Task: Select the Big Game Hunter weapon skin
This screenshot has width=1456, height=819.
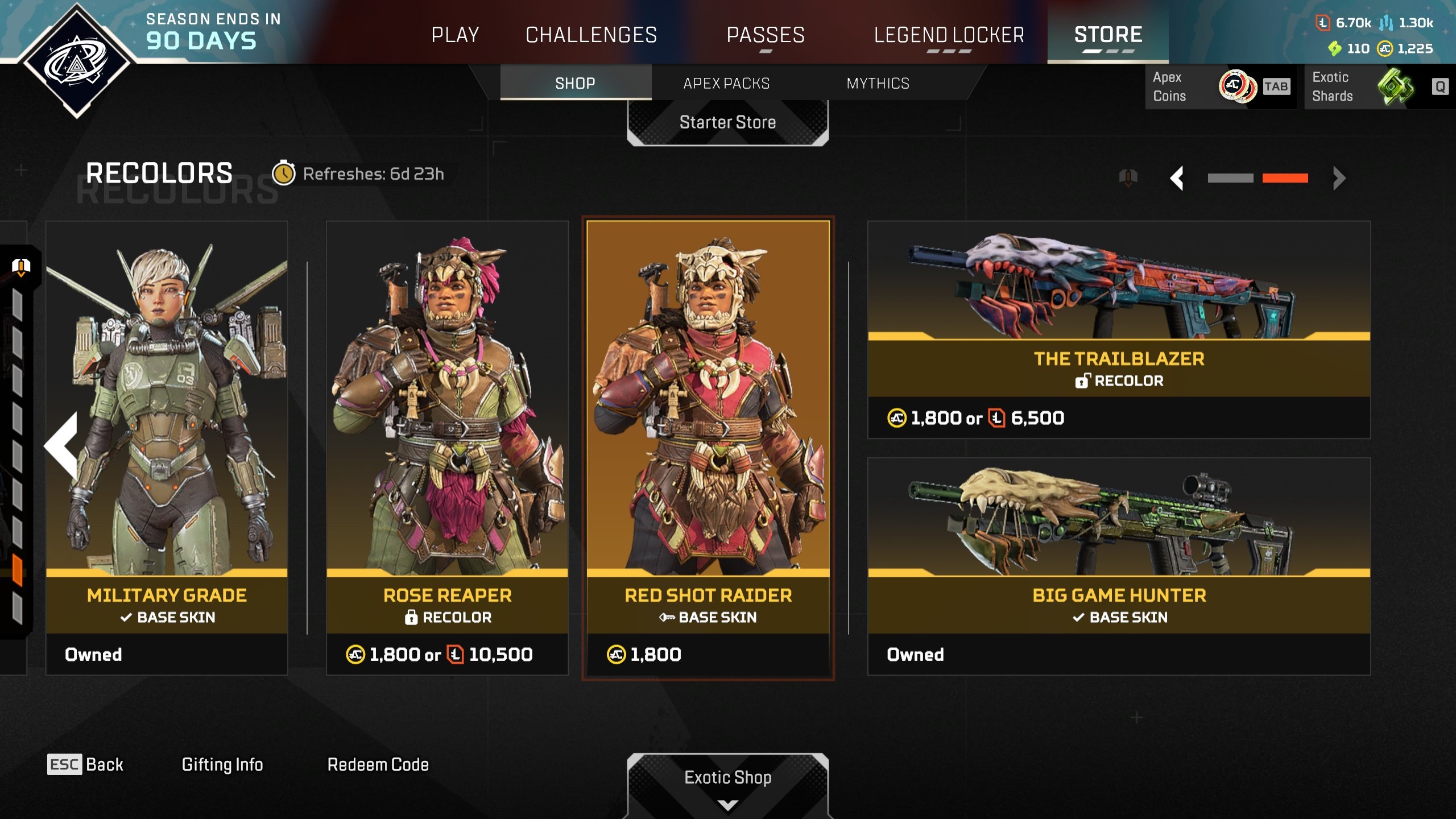Action: point(1119,566)
